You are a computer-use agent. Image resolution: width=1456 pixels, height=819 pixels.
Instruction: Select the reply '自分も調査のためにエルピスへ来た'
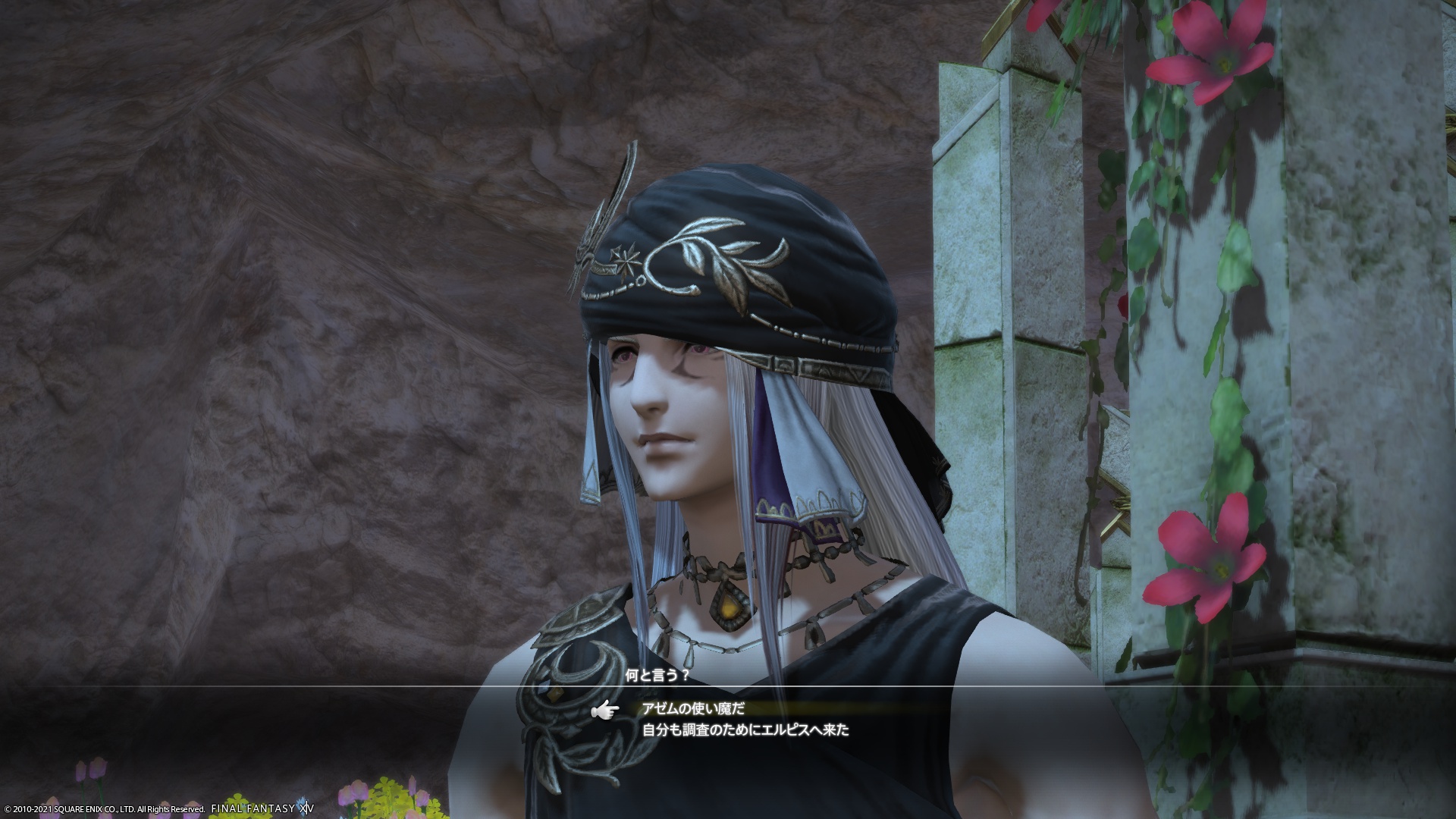tap(745, 731)
